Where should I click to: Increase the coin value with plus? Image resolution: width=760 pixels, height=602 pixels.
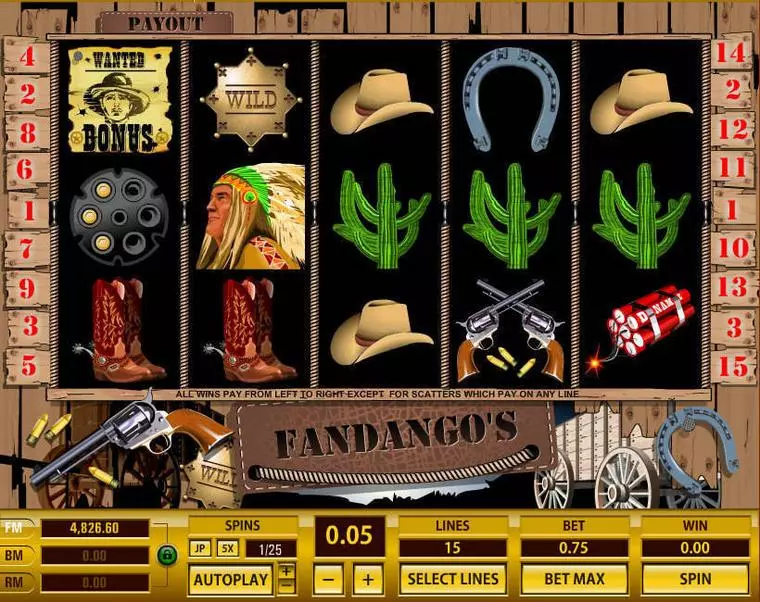click(x=368, y=579)
